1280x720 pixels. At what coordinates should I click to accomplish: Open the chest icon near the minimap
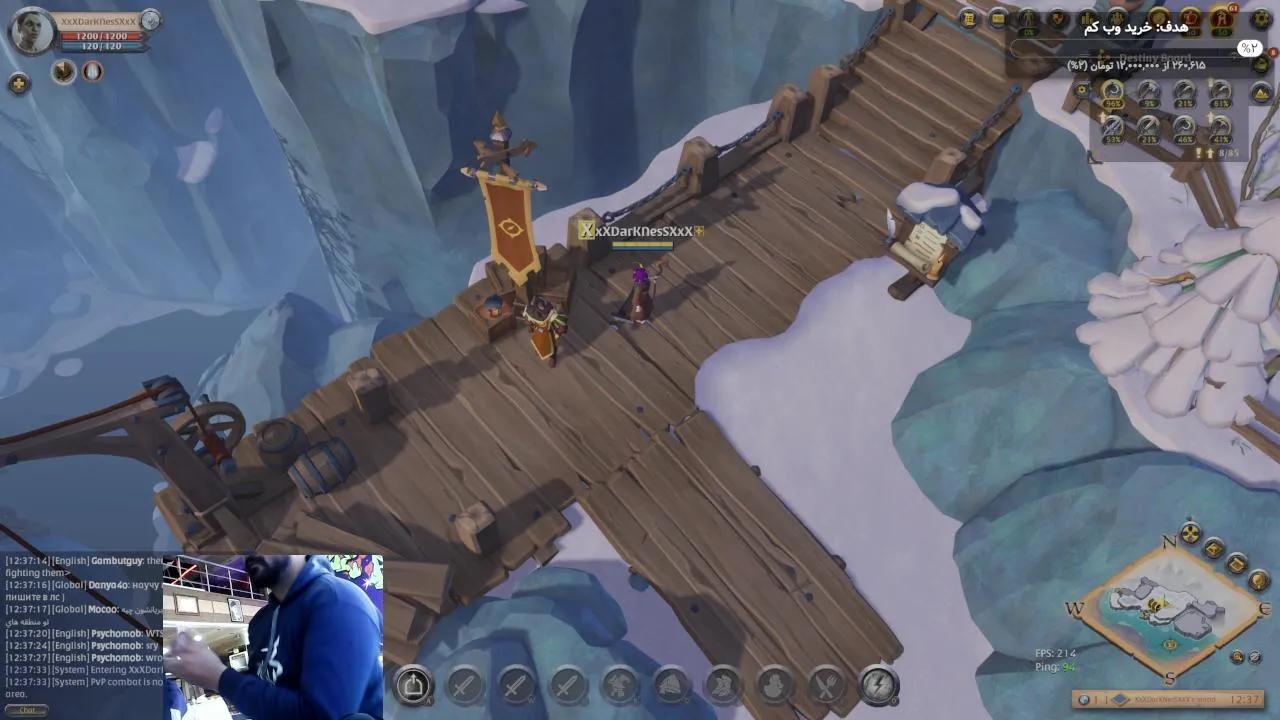(1237, 564)
